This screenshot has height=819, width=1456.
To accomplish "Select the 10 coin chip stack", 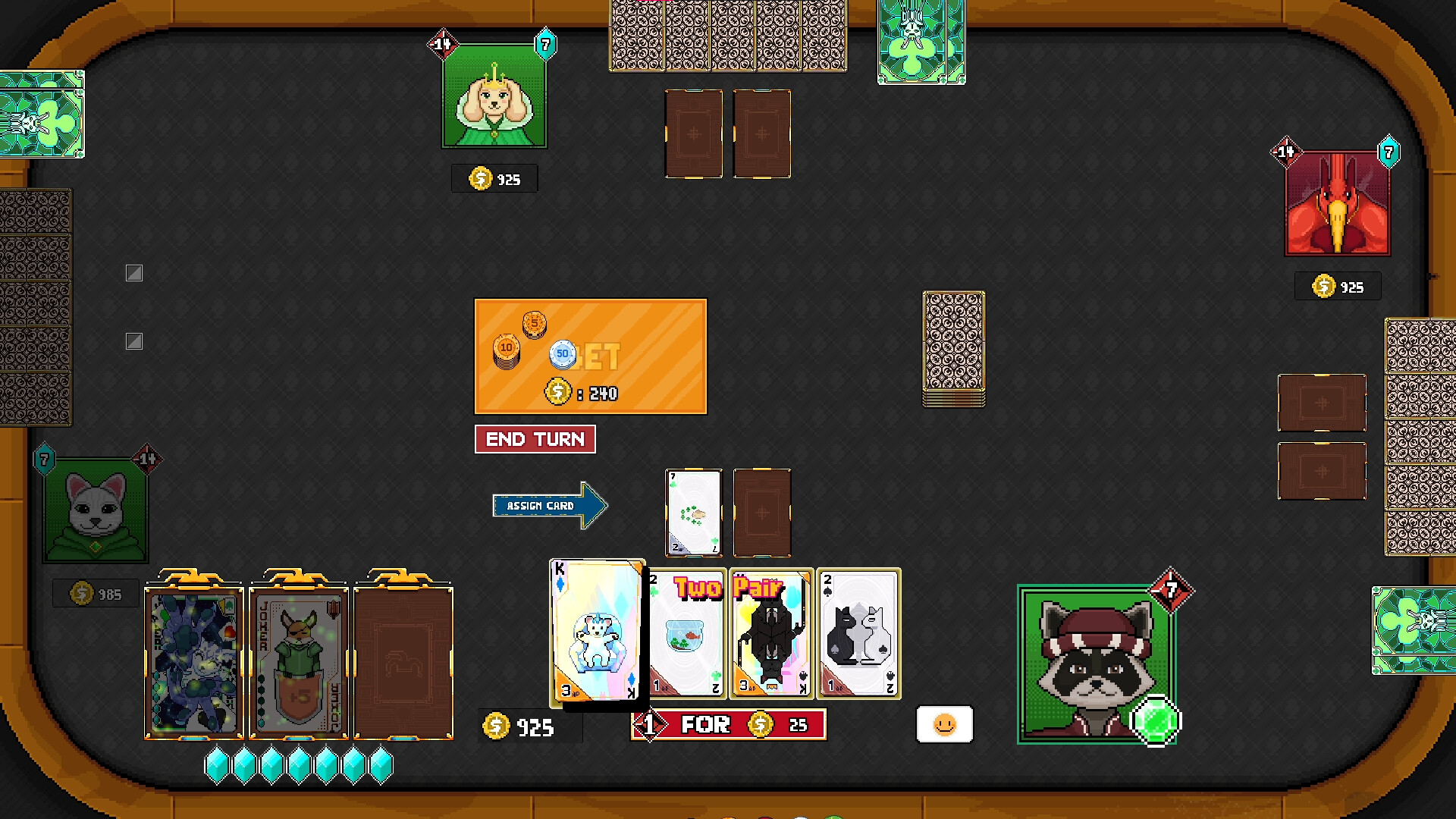I will (505, 349).
